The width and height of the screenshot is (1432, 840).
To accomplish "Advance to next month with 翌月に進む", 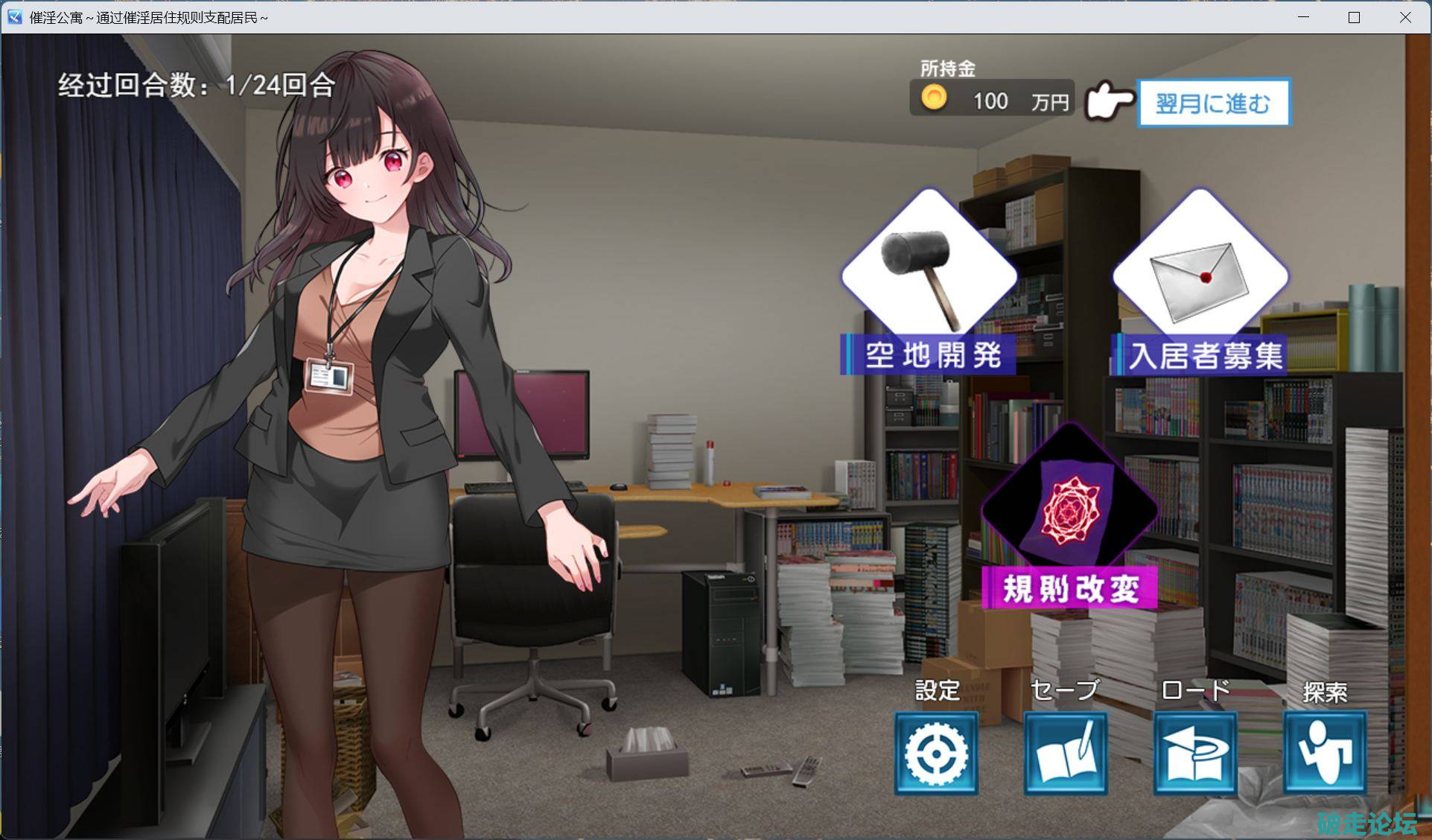I will [1213, 103].
